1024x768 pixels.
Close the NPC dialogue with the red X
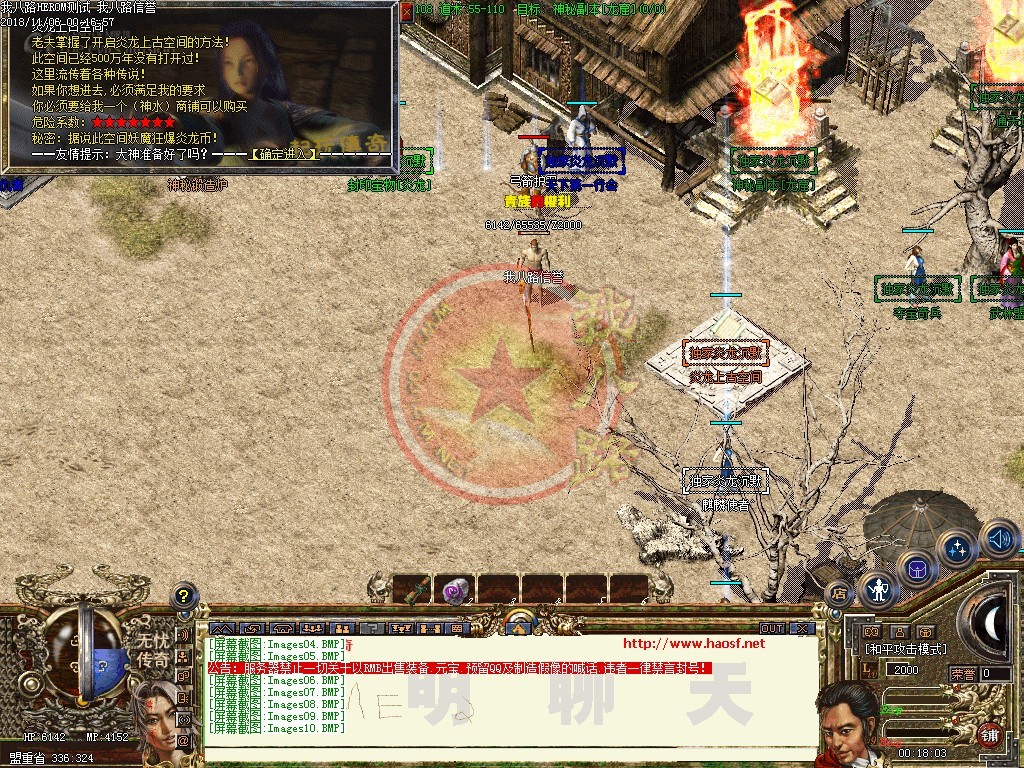click(406, 12)
